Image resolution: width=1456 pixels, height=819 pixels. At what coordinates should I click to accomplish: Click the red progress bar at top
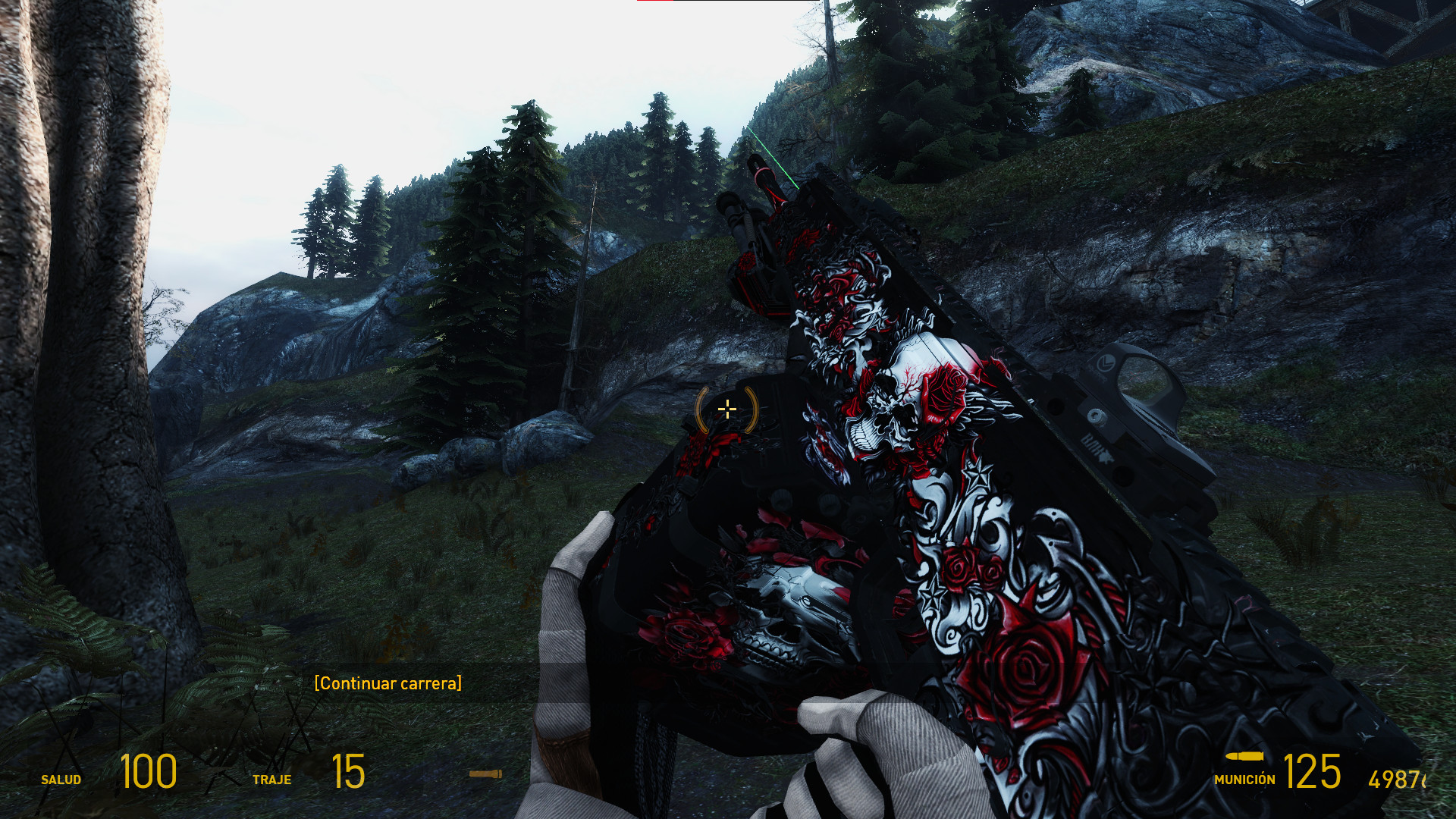(x=654, y=4)
